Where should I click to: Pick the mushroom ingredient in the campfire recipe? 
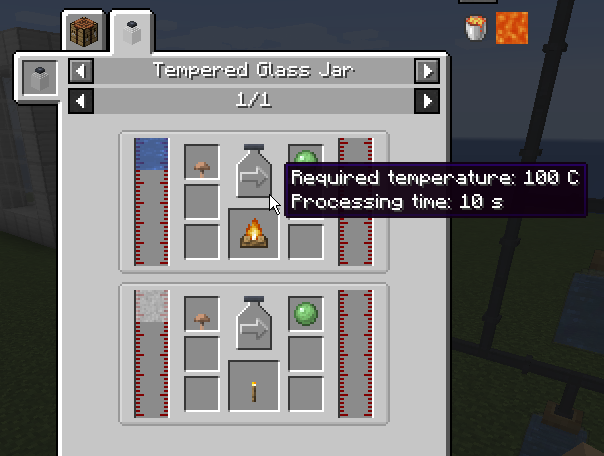tap(202, 163)
